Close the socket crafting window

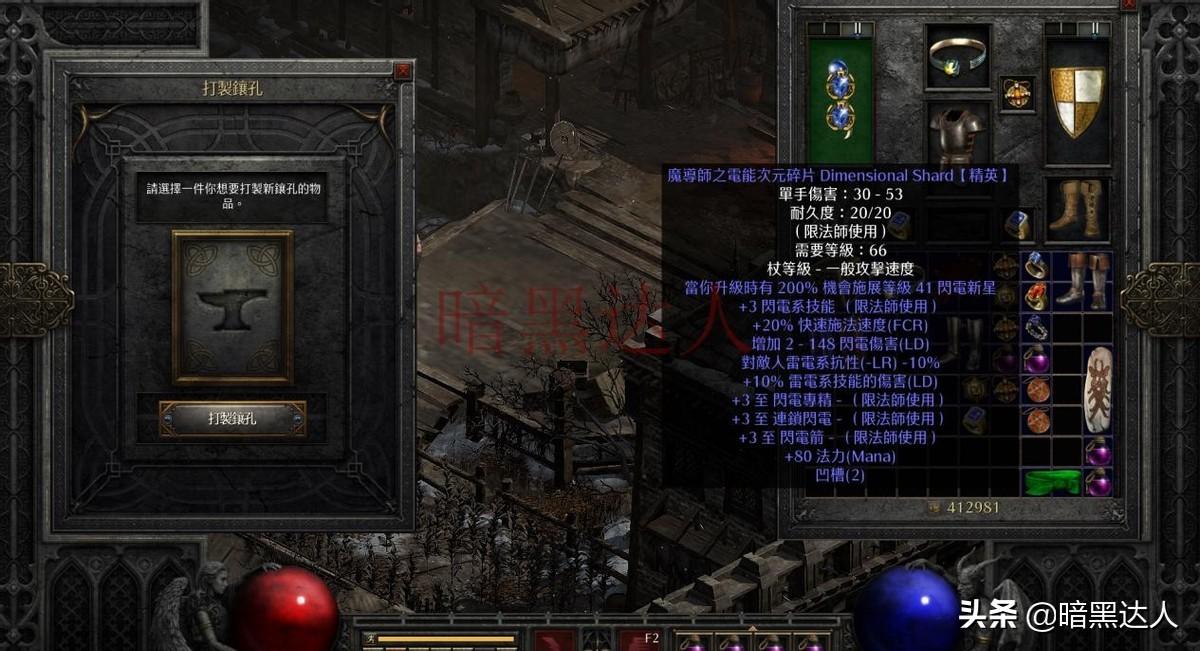402,71
